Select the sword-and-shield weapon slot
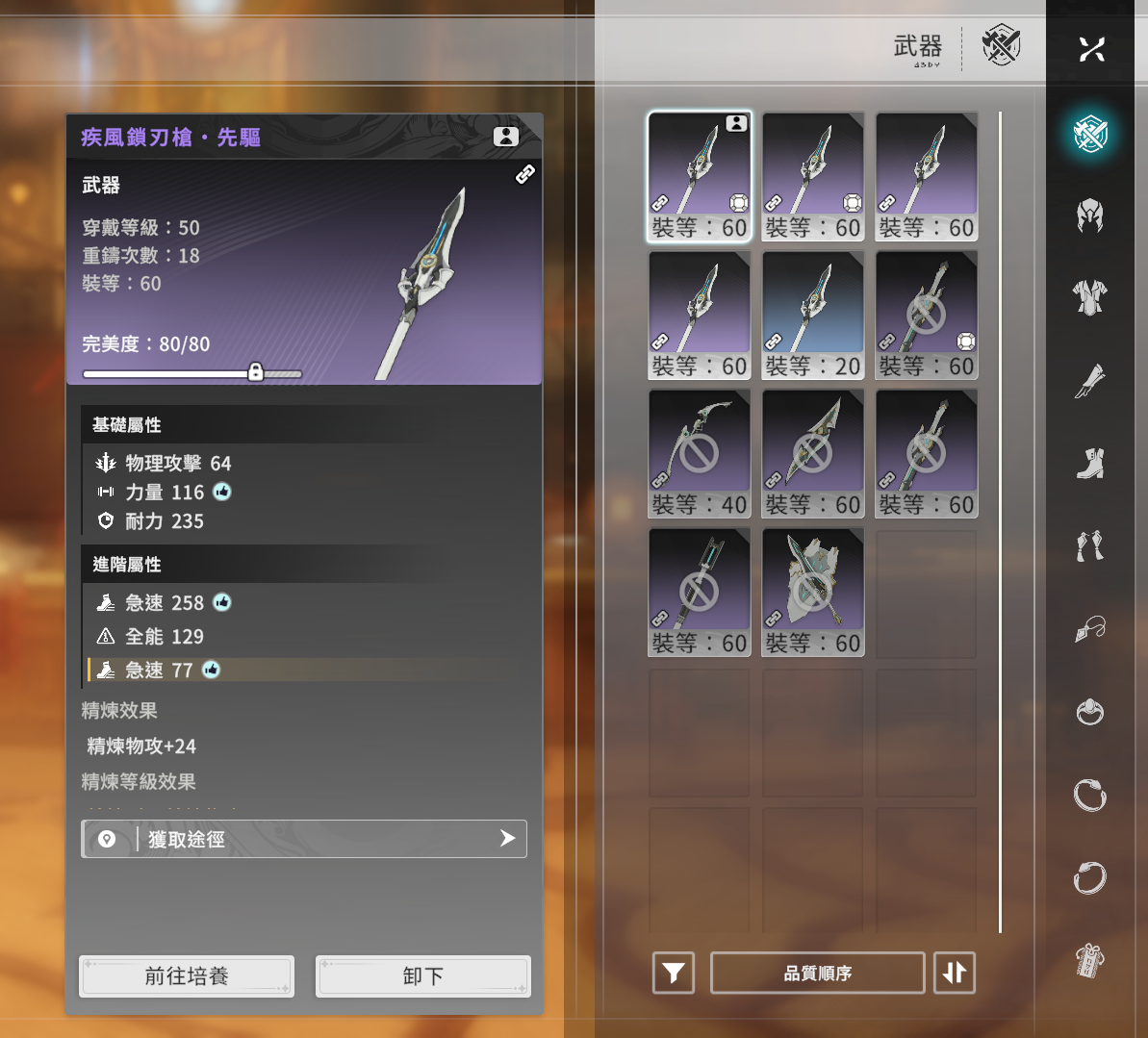 813,593
